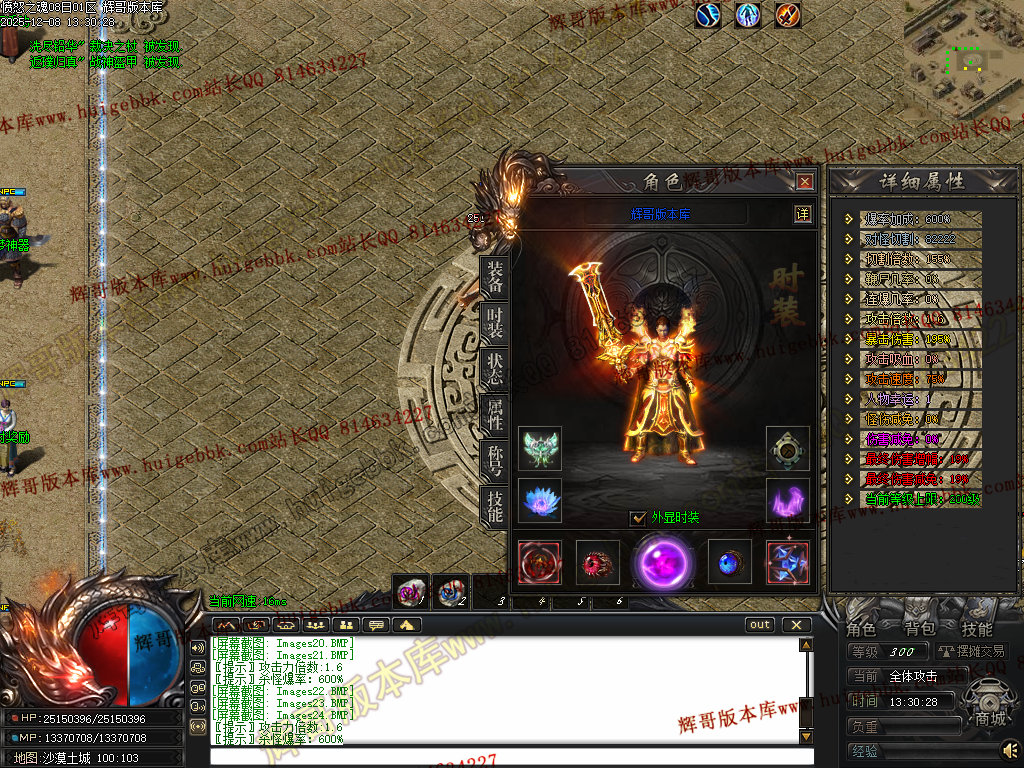The image size is (1024, 768).
Task: Close the 角色 character window
Action: pos(805,181)
